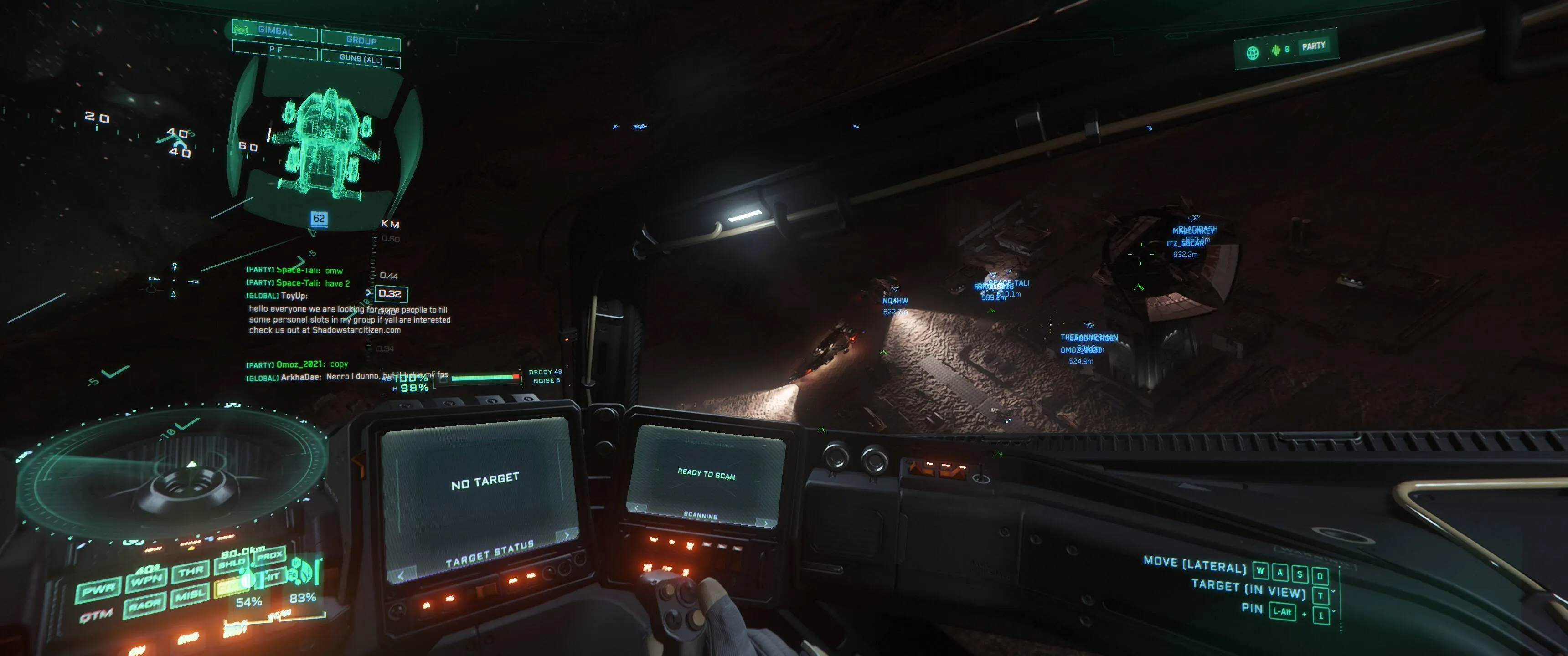Toggle the GIMBAL weapon mode button

tap(275, 31)
